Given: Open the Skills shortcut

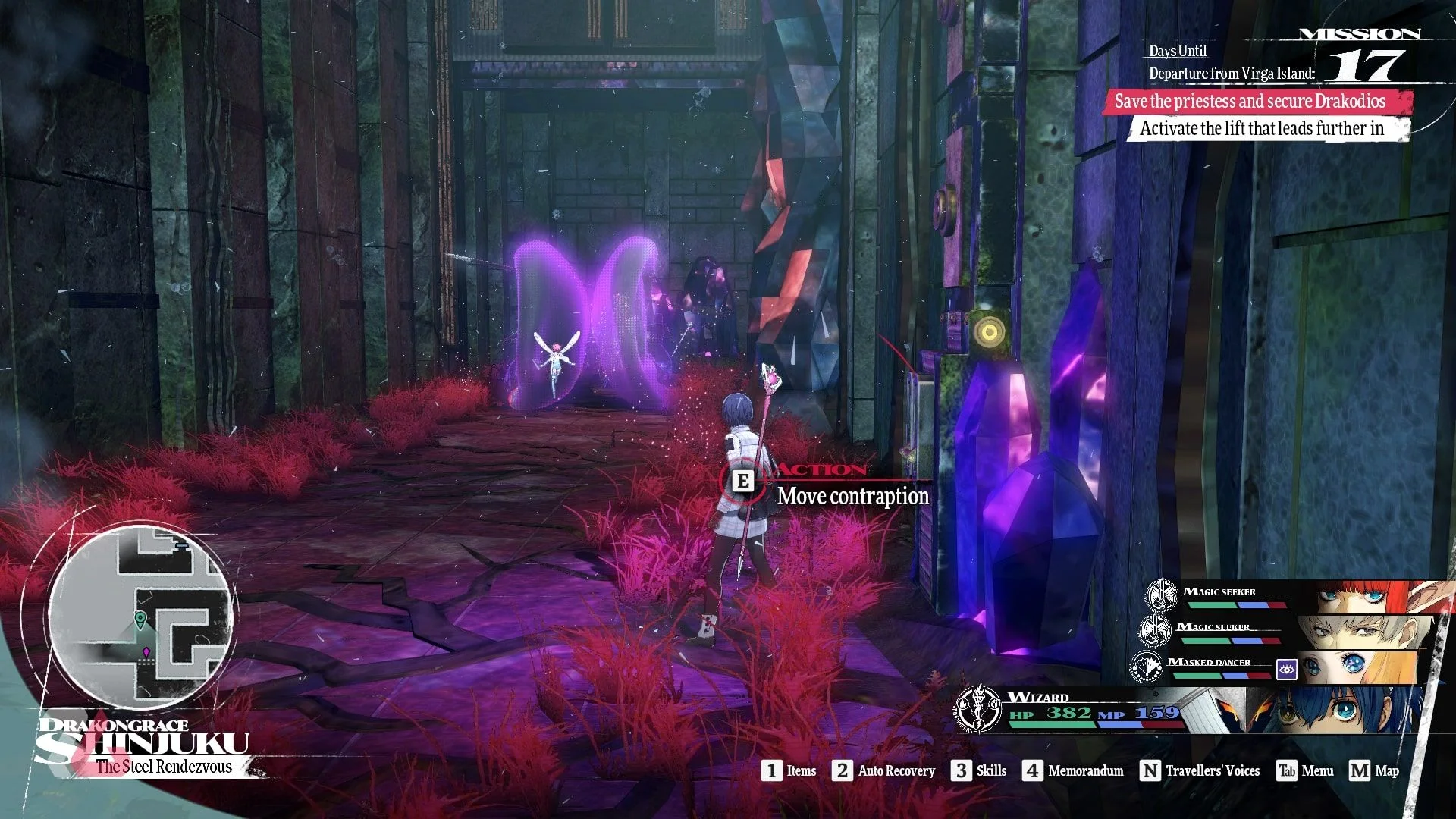Looking at the screenshot, I should 980,771.
